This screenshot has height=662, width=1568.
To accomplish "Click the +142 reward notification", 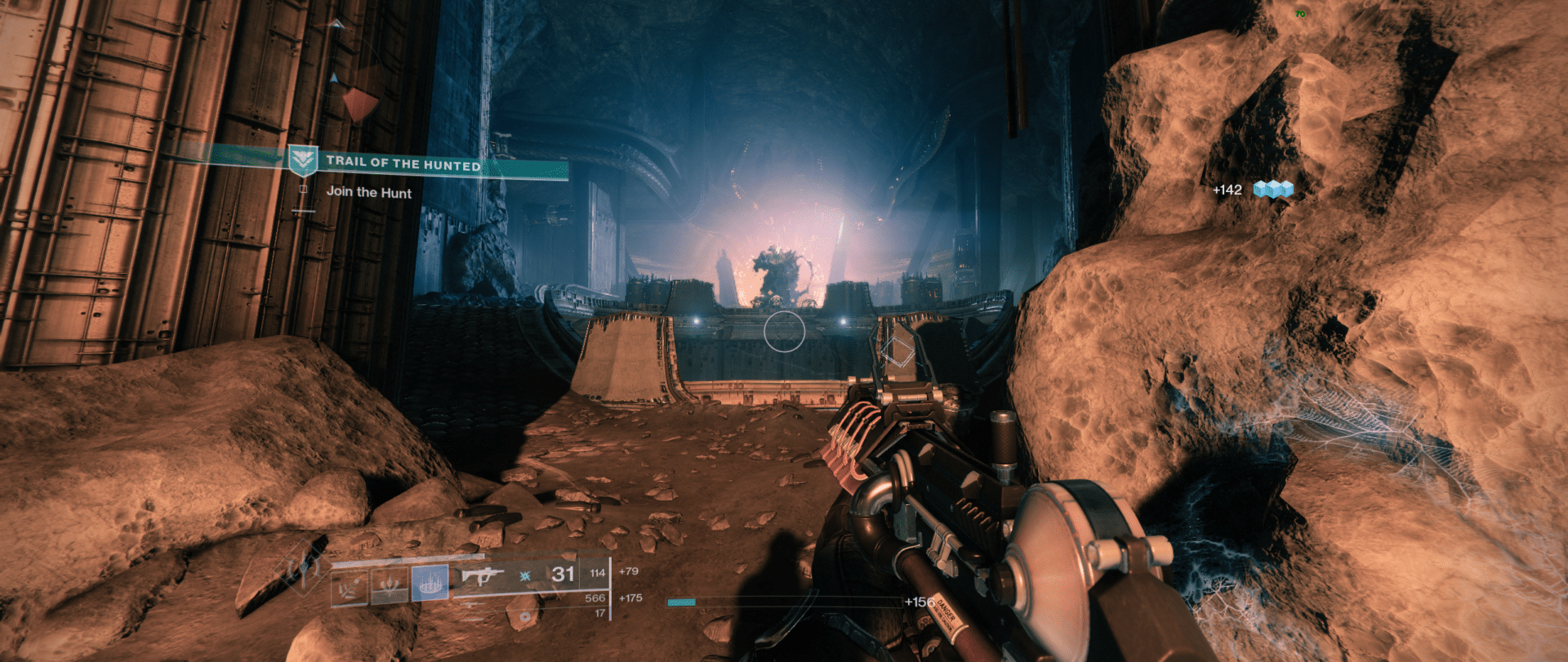I will [1227, 190].
